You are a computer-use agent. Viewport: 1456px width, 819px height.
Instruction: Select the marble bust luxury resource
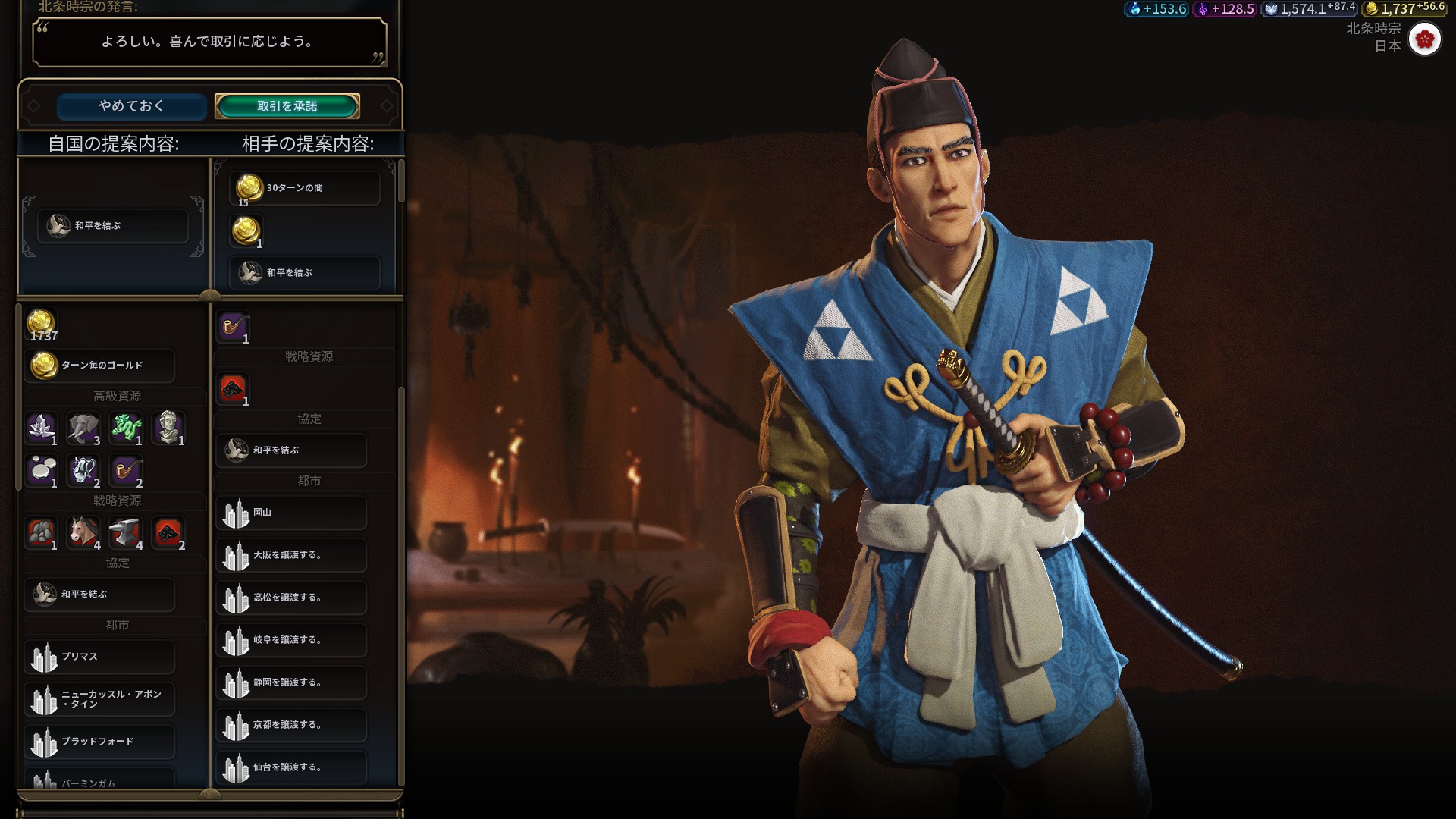click(x=168, y=428)
